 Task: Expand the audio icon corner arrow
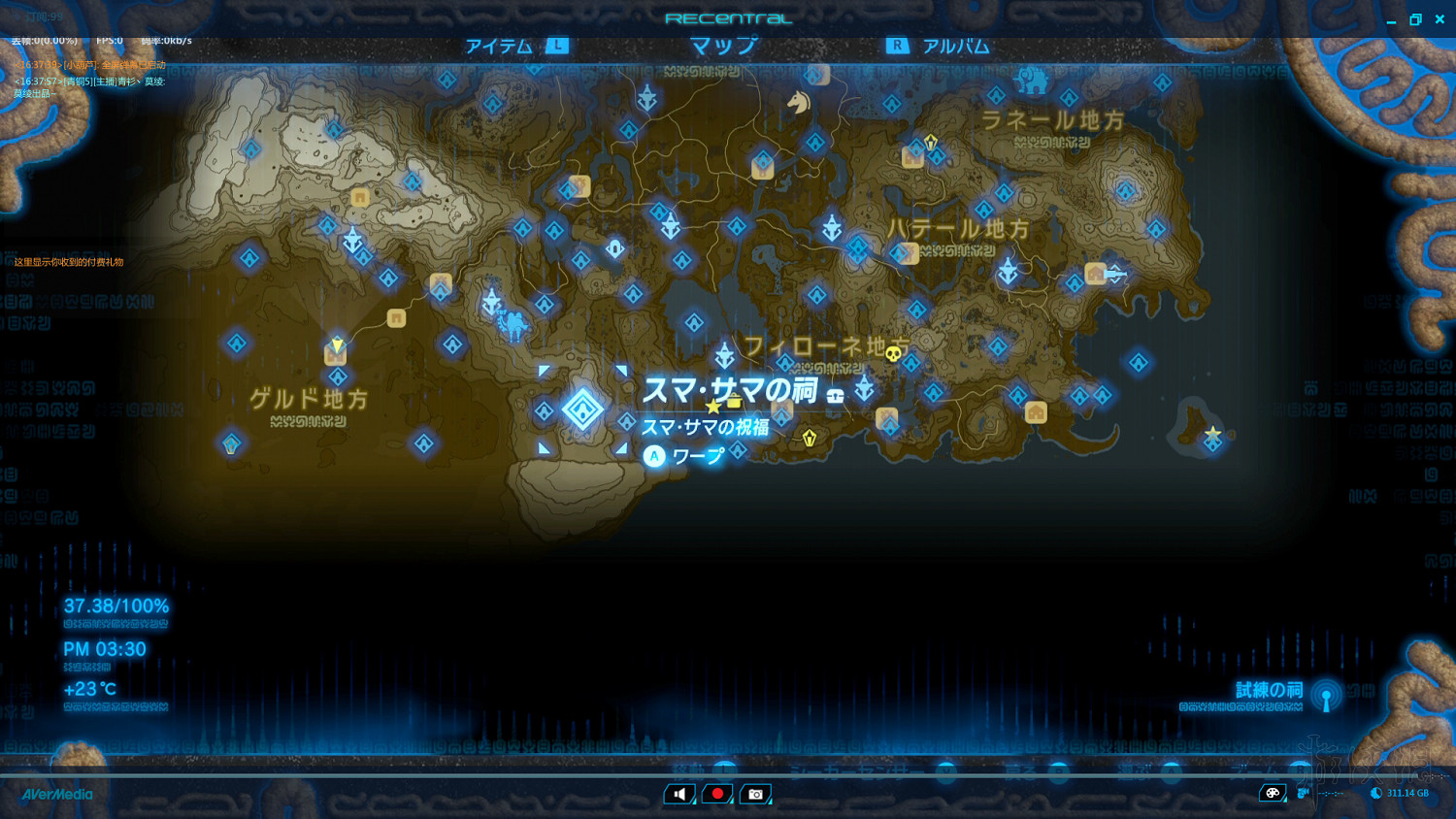point(692,803)
